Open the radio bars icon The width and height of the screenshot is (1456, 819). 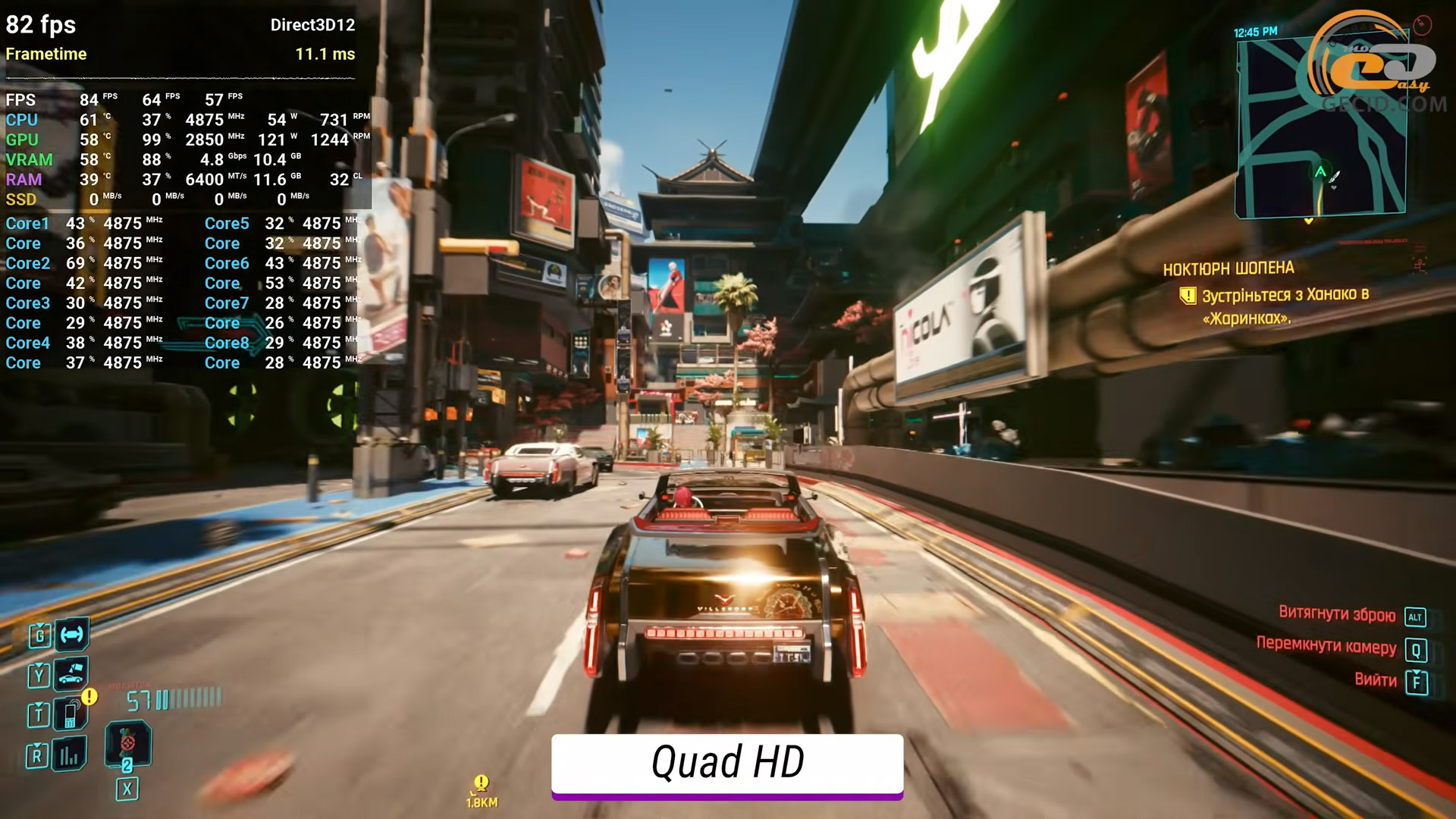coord(69,755)
